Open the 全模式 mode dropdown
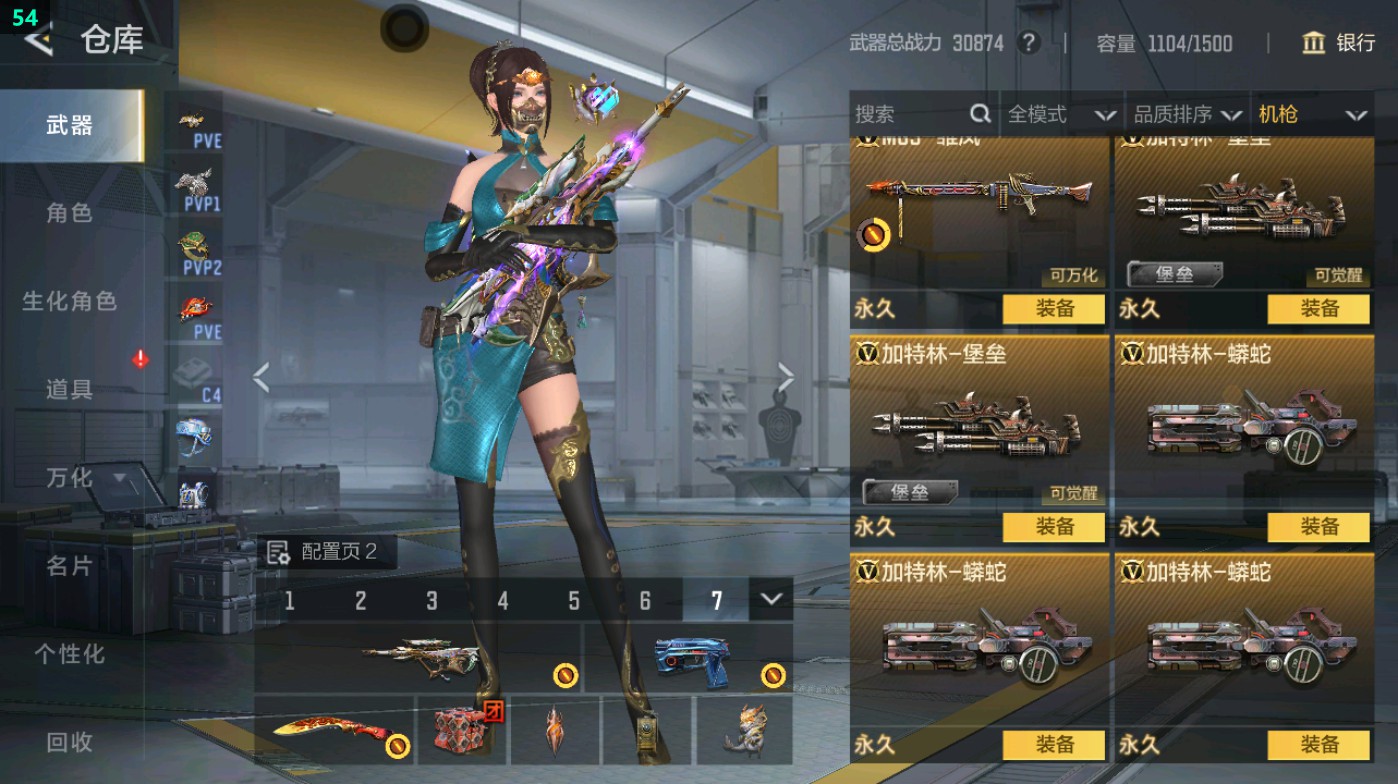The width and height of the screenshot is (1398, 784). click(1060, 115)
